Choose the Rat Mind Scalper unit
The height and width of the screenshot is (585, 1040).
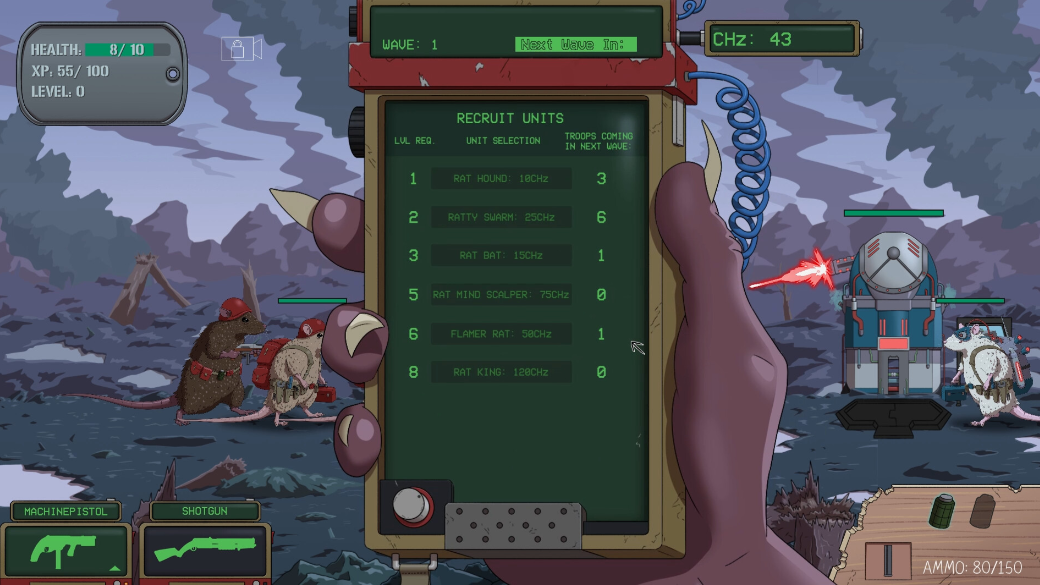pos(501,295)
